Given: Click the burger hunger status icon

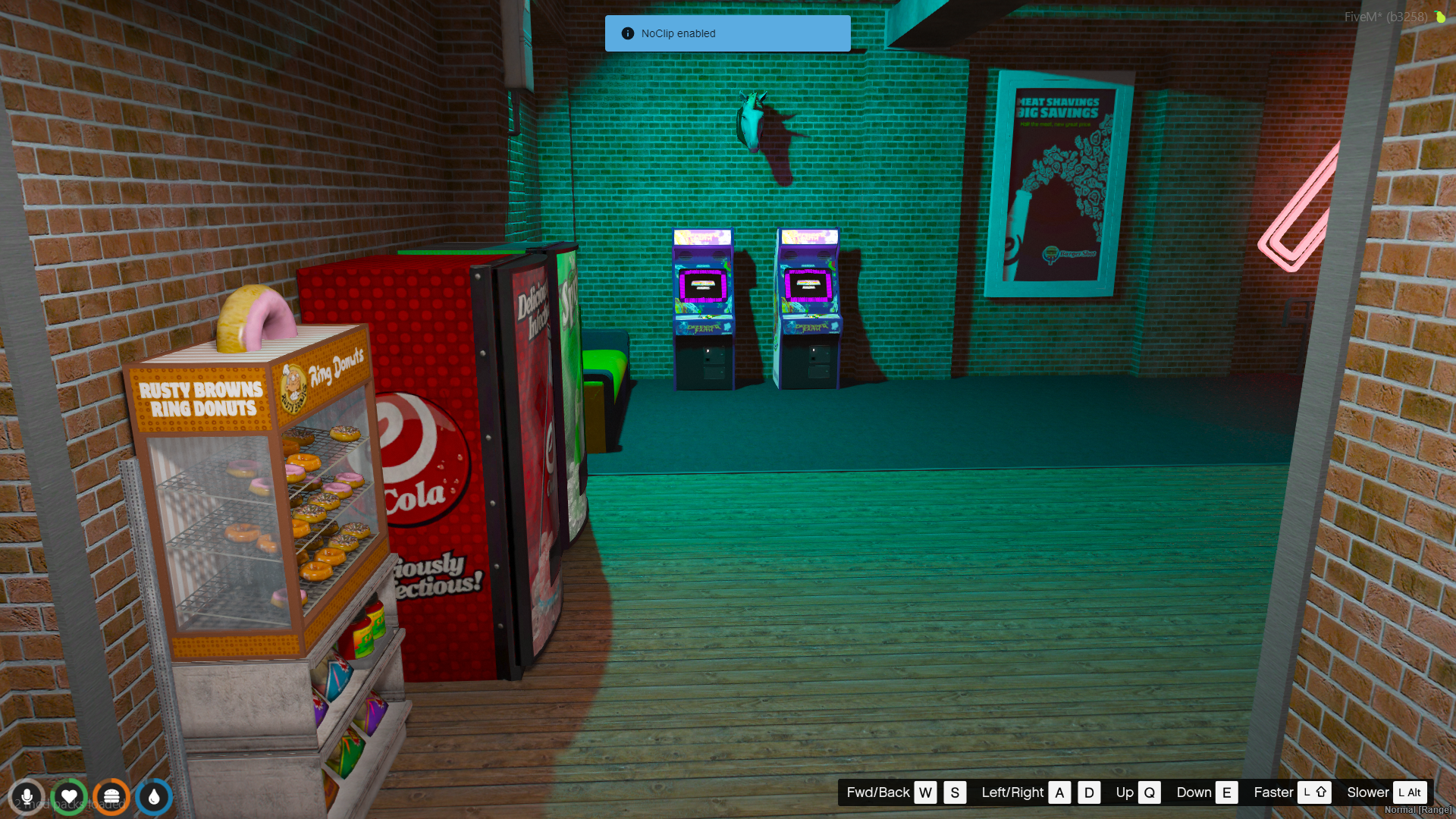Looking at the screenshot, I should [x=111, y=797].
